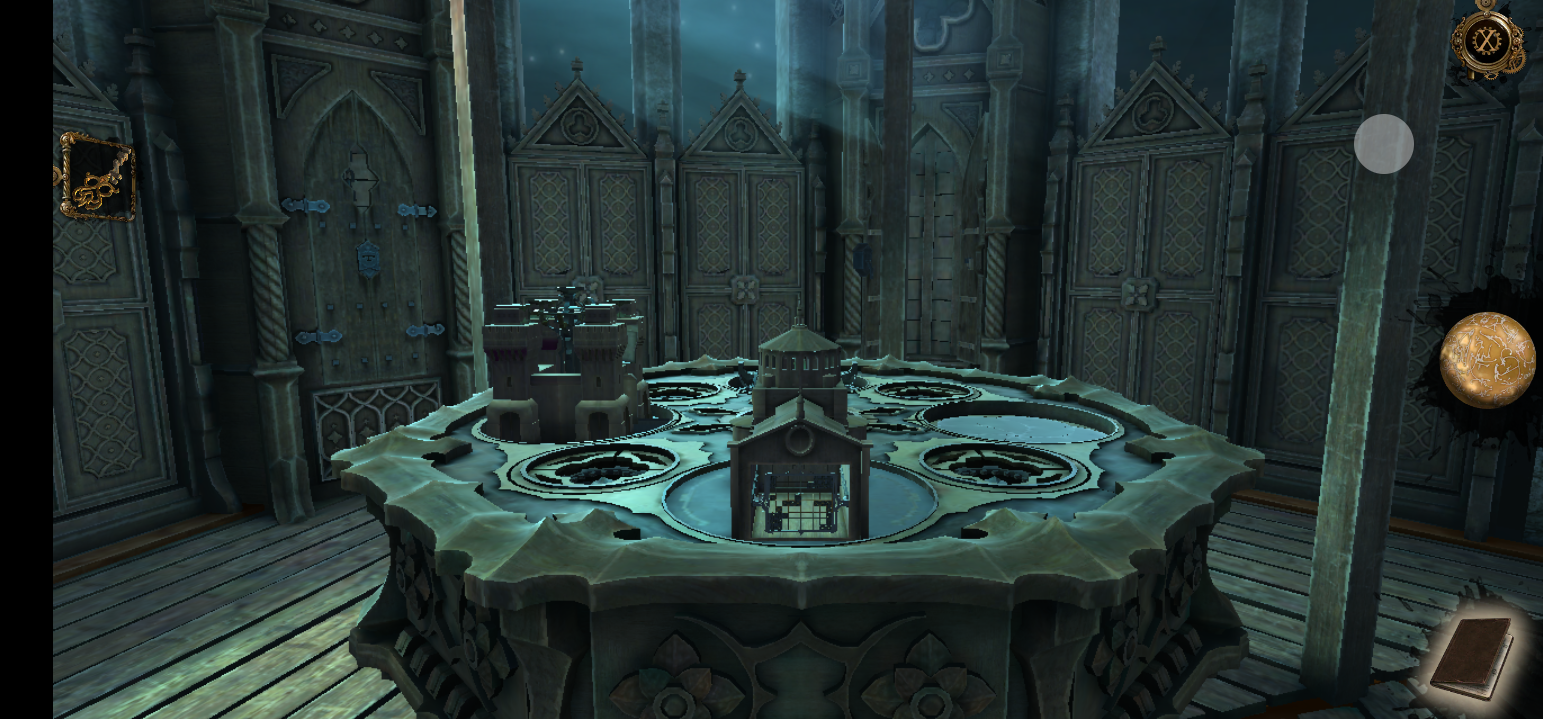Select the golden sphere inventory item

pyautogui.click(x=1487, y=360)
